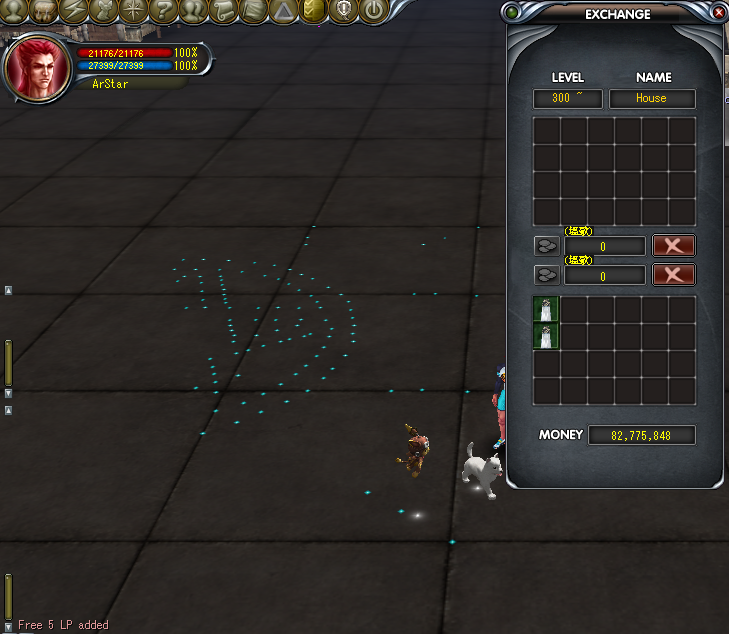729x634 pixels.
Task: Click the green orb on the Exchange title bar
Action: (x=513, y=13)
